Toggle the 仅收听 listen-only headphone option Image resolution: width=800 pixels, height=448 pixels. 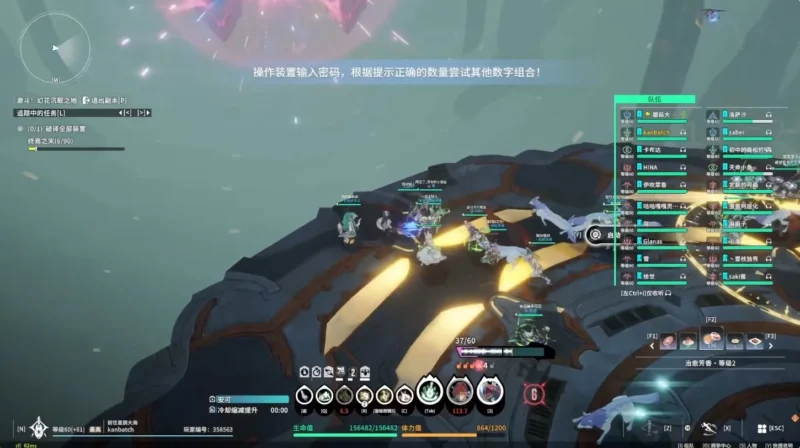coord(645,293)
